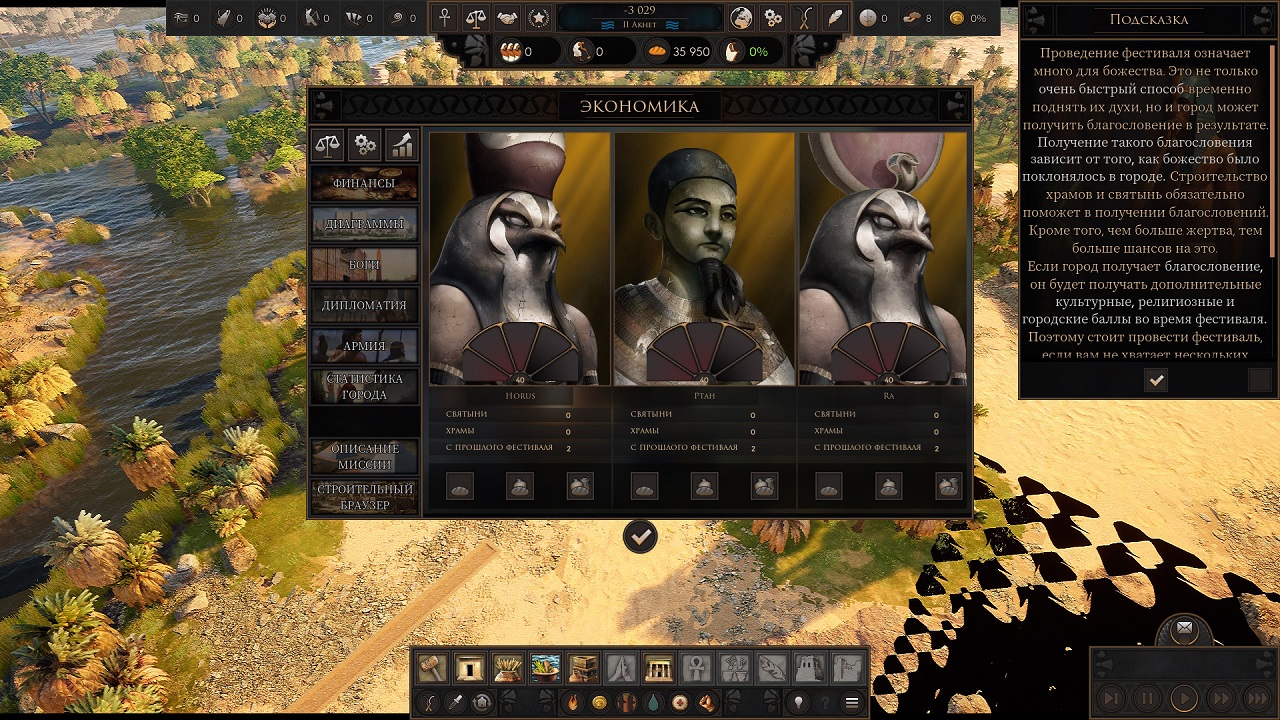Select the scales finance icon in Economy panel
Viewport: 1280px width, 720px height.
click(330, 145)
